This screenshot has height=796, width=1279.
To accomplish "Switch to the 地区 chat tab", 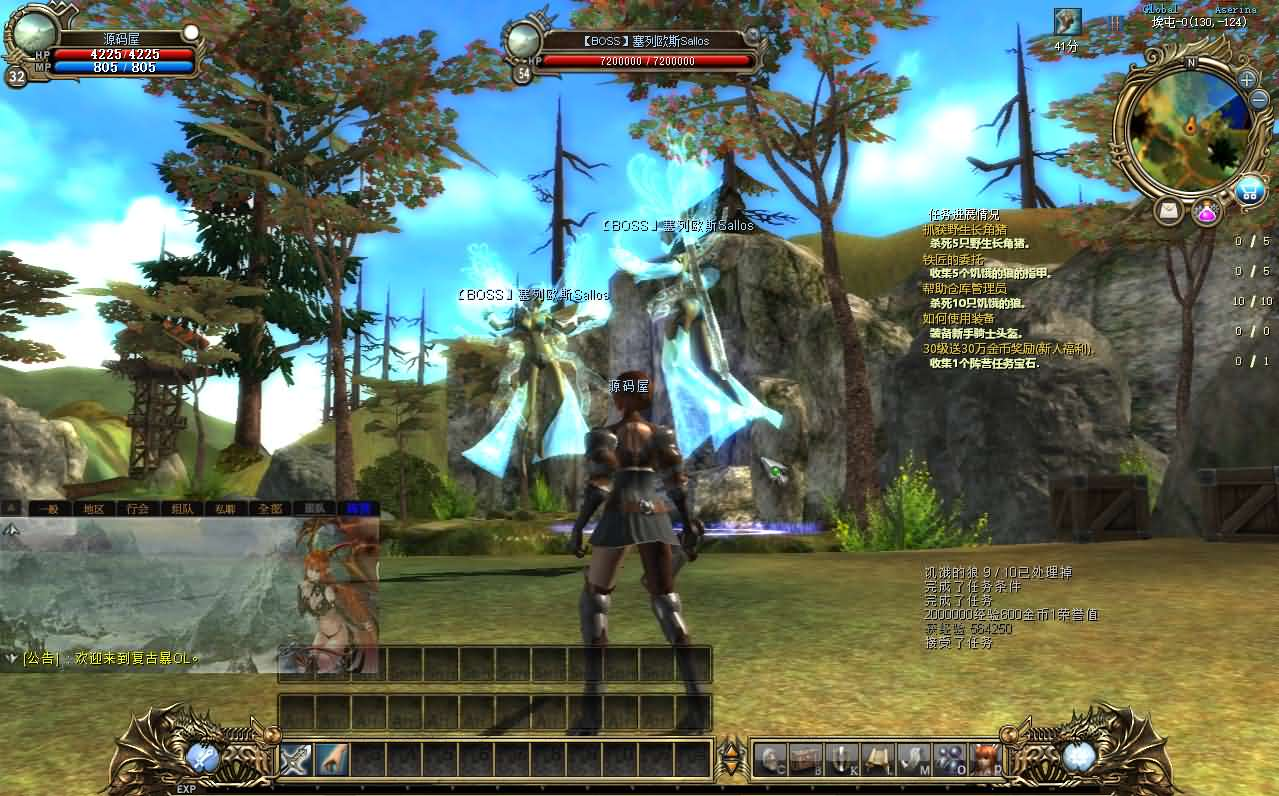I will point(94,508).
